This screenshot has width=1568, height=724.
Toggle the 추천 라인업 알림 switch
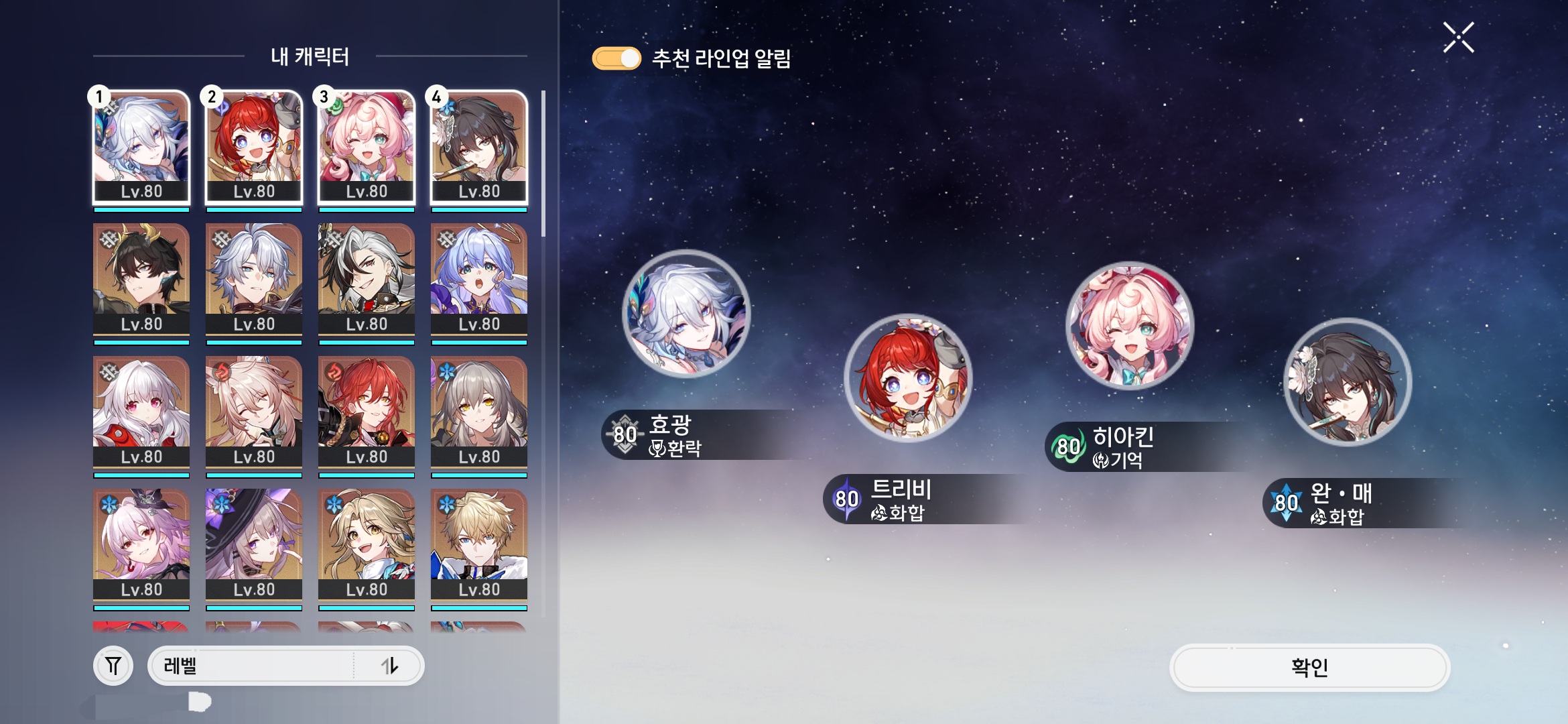point(616,58)
